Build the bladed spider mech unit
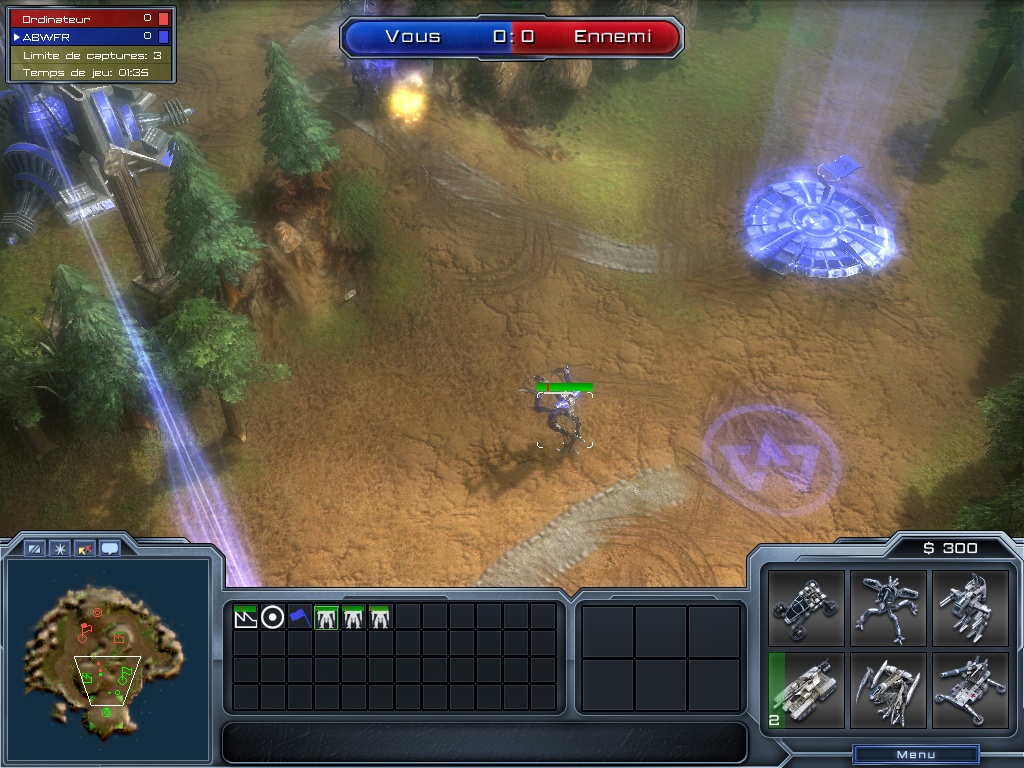Screen dimensions: 1024x768 [888, 691]
